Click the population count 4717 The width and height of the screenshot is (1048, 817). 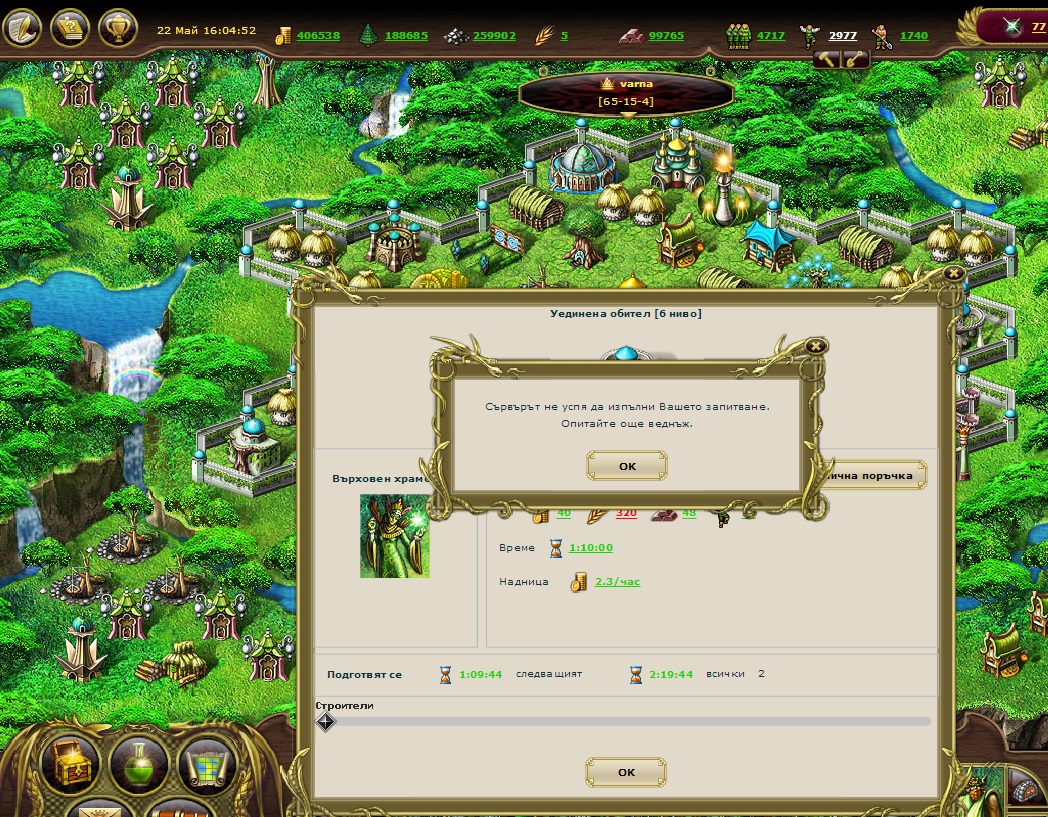point(770,36)
